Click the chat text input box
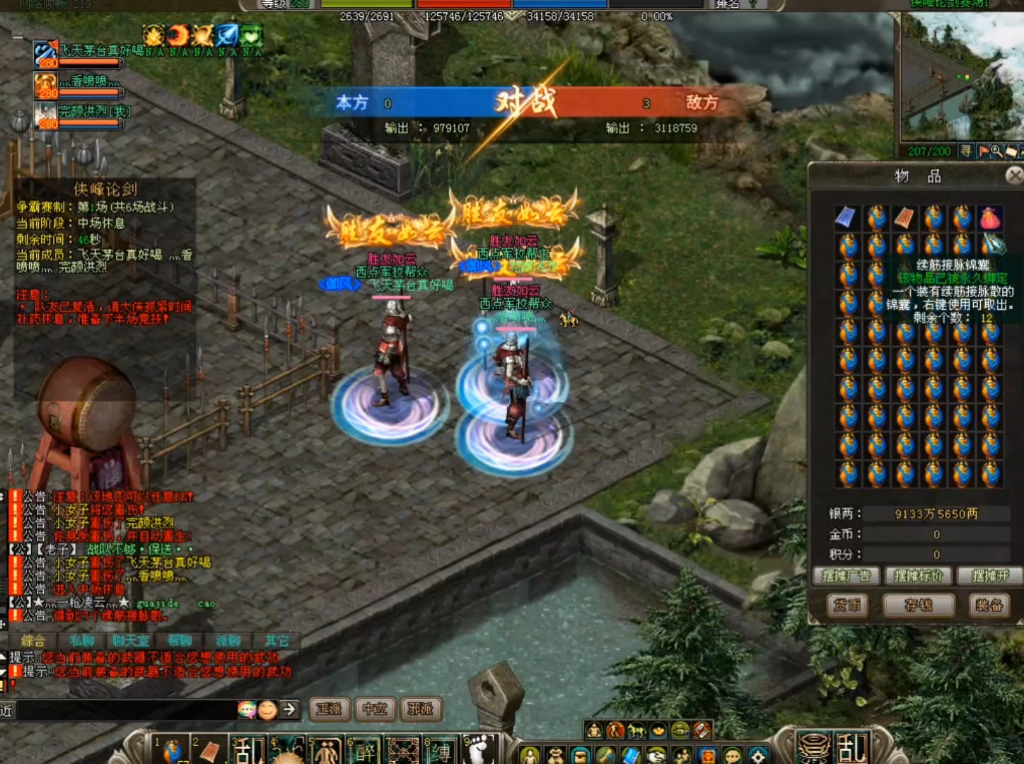Image resolution: width=1024 pixels, height=764 pixels. pyautogui.click(x=125, y=710)
